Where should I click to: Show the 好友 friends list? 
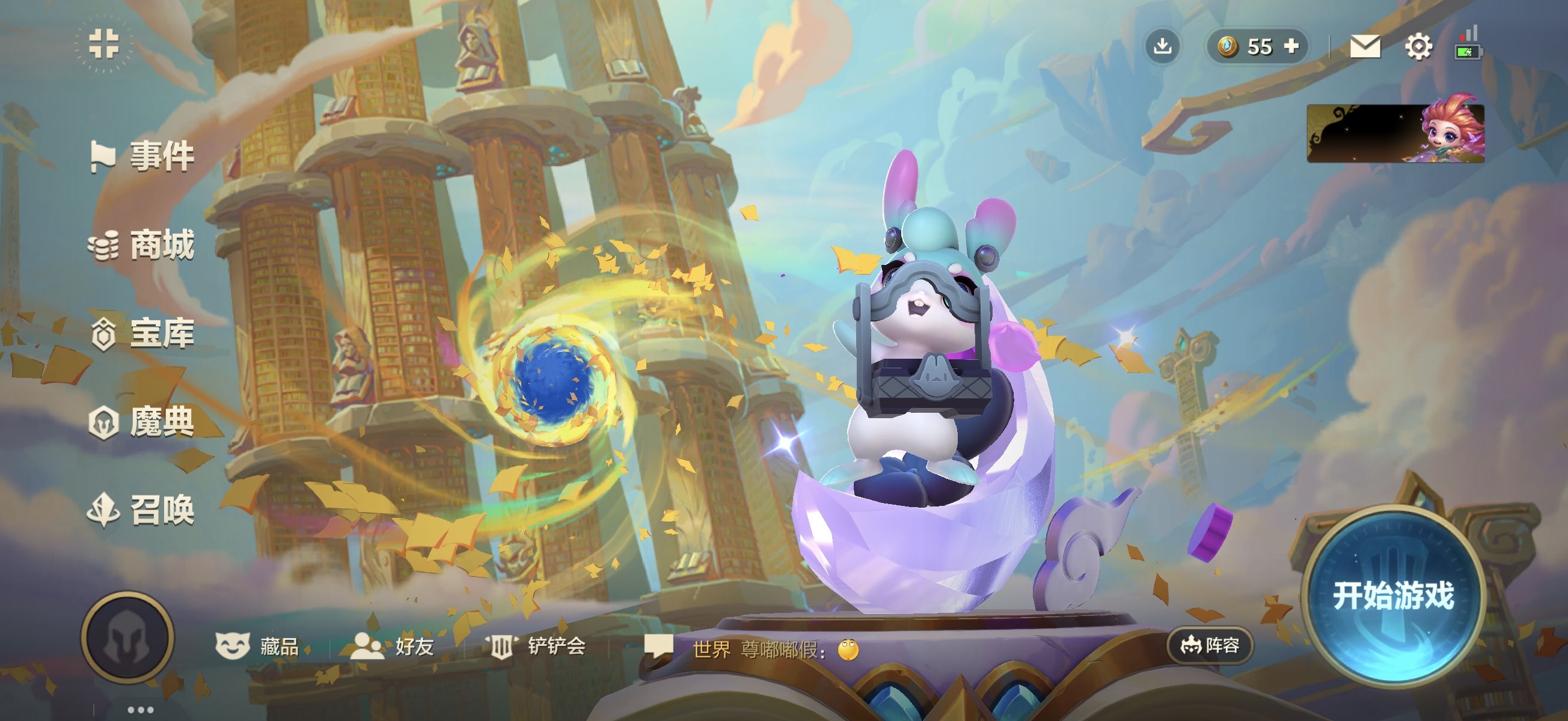click(x=393, y=646)
